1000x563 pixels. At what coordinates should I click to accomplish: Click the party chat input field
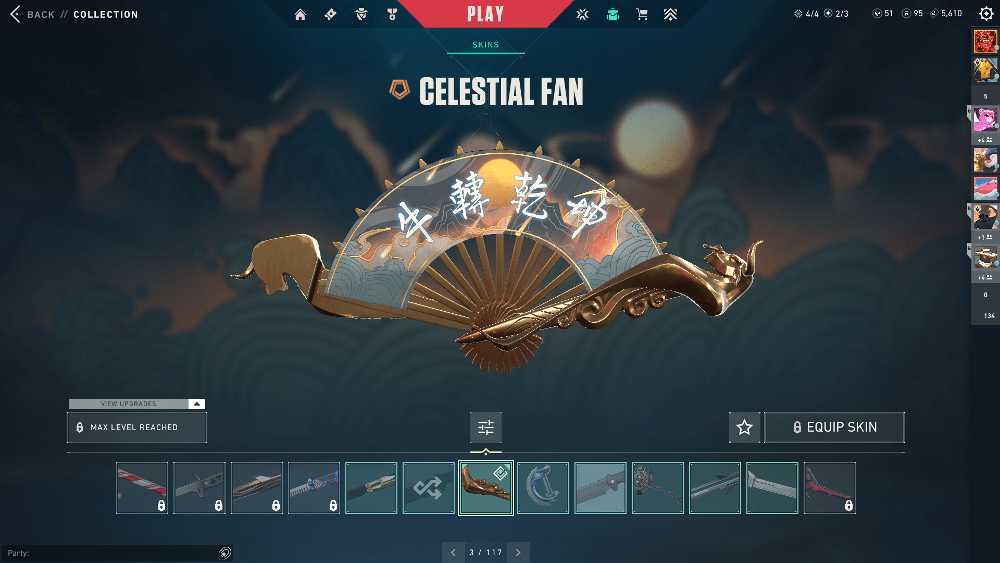point(110,553)
